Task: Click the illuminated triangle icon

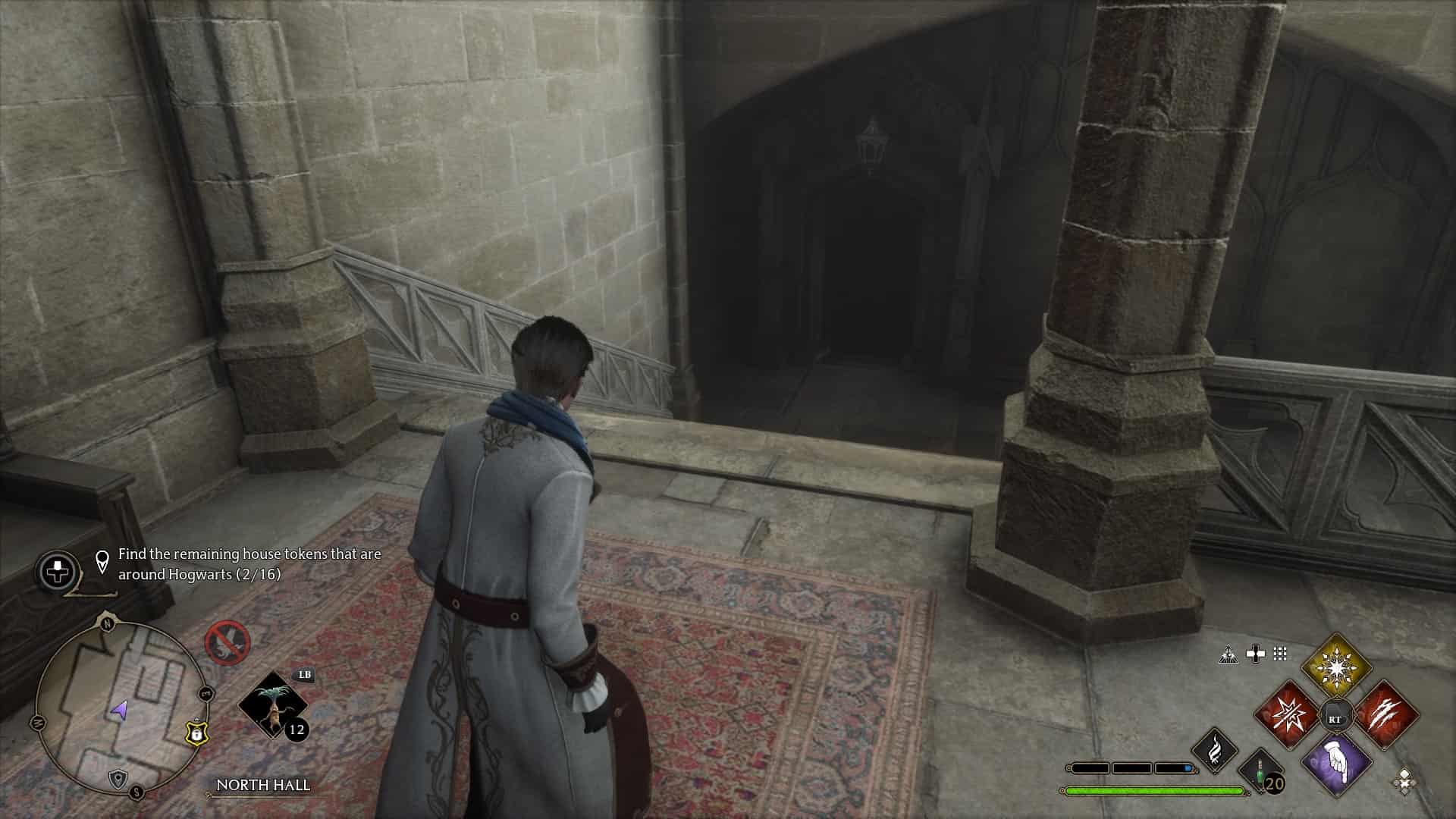Action: click(1228, 654)
